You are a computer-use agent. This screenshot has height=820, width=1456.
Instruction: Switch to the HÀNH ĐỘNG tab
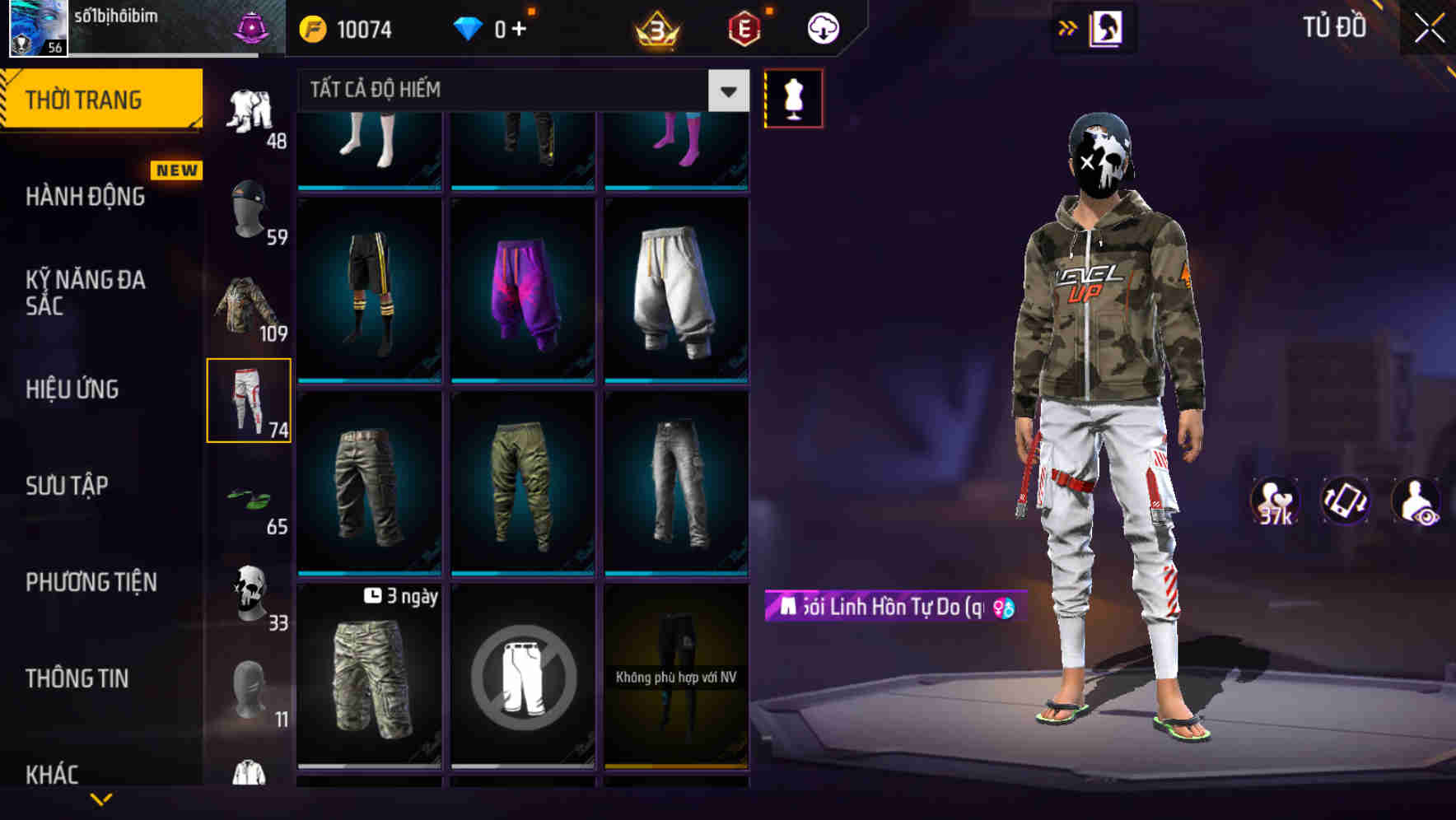(84, 198)
